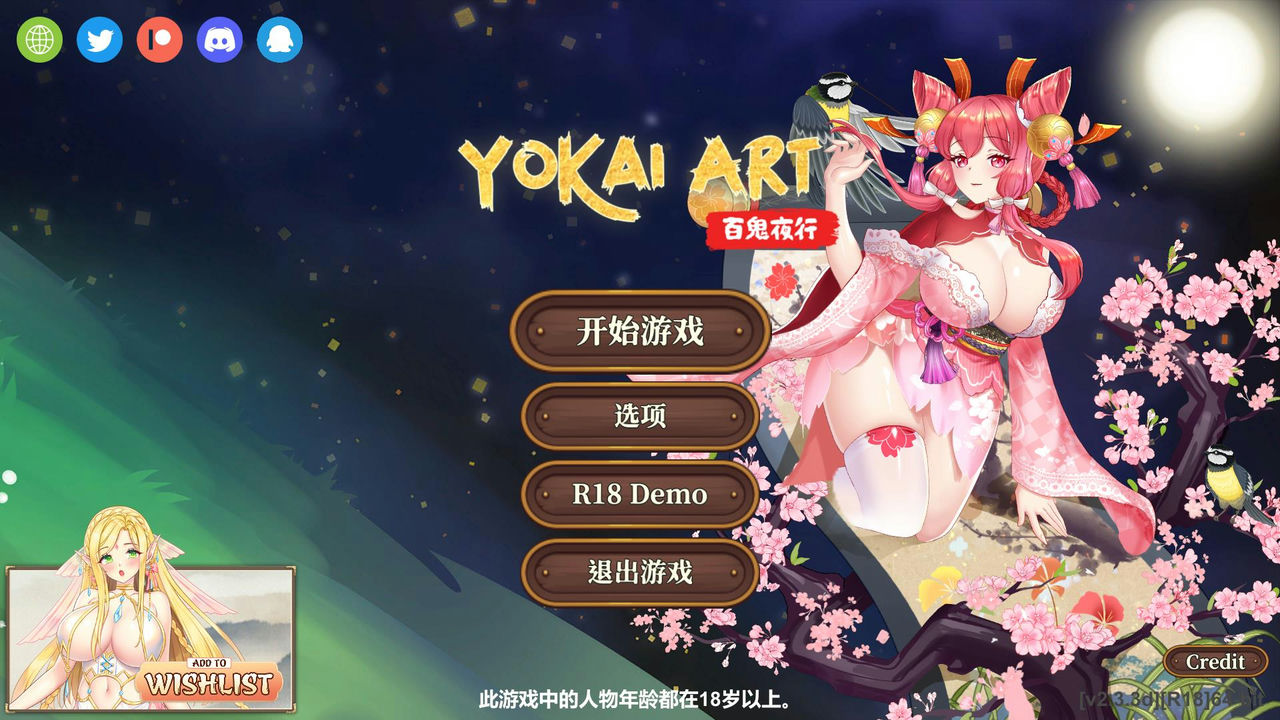Open the 选项 options menu
Image resolution: width=1280 pixels, height=720 pixels.
(640, 415)
